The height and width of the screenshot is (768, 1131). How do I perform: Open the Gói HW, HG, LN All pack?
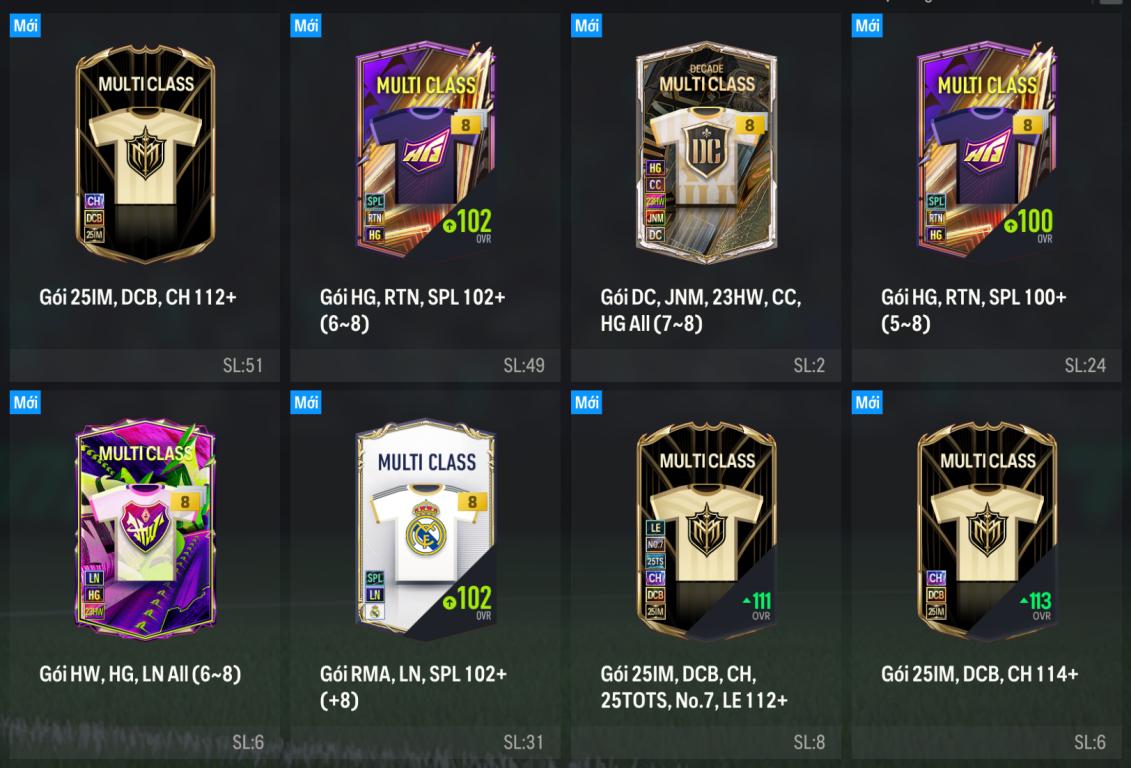point(145,530)
